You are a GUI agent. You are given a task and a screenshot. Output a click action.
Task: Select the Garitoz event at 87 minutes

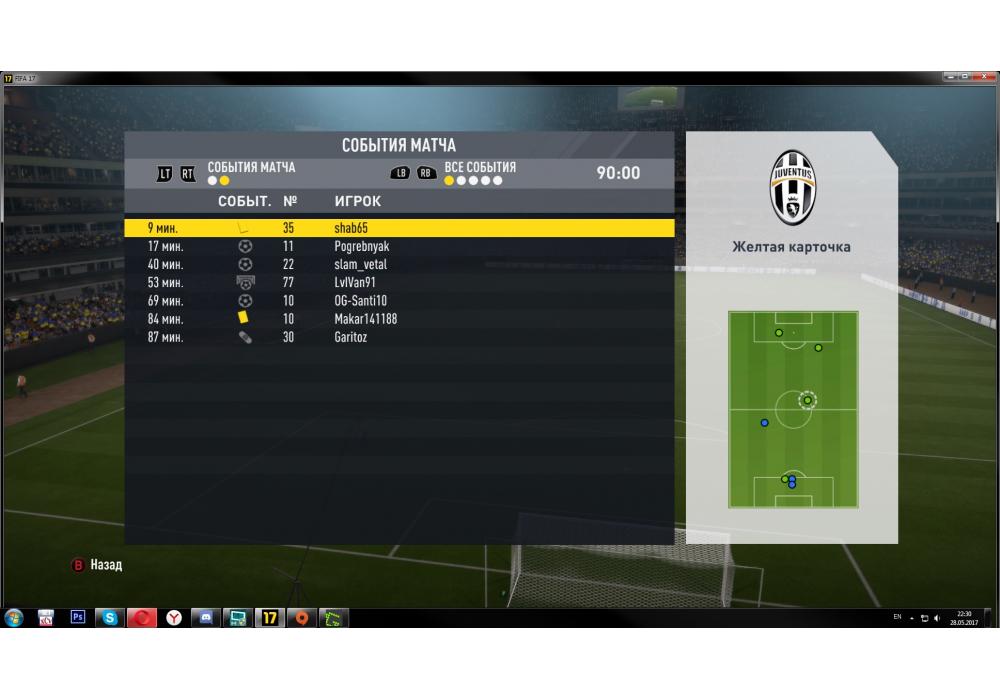pyautogui.click(x=398, y=337)
